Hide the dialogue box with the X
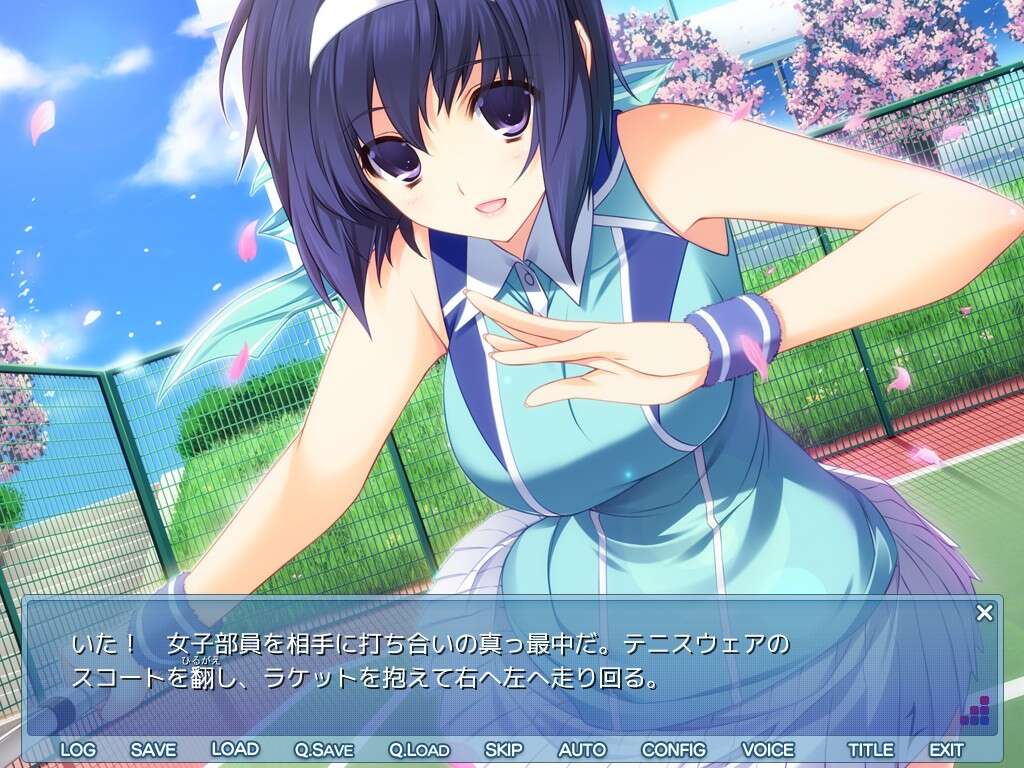The image size is (1024, 768). tap(985, 613)
